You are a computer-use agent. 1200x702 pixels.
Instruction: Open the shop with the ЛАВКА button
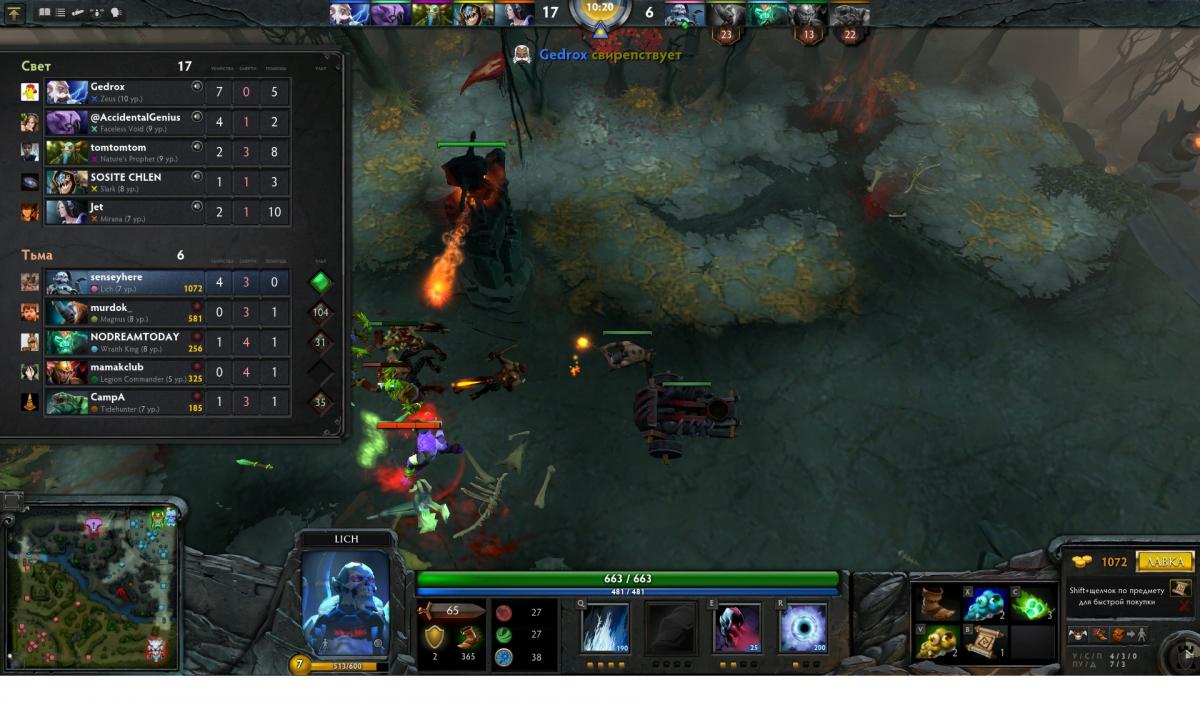pyautogui.click(x=1165, y=562)
